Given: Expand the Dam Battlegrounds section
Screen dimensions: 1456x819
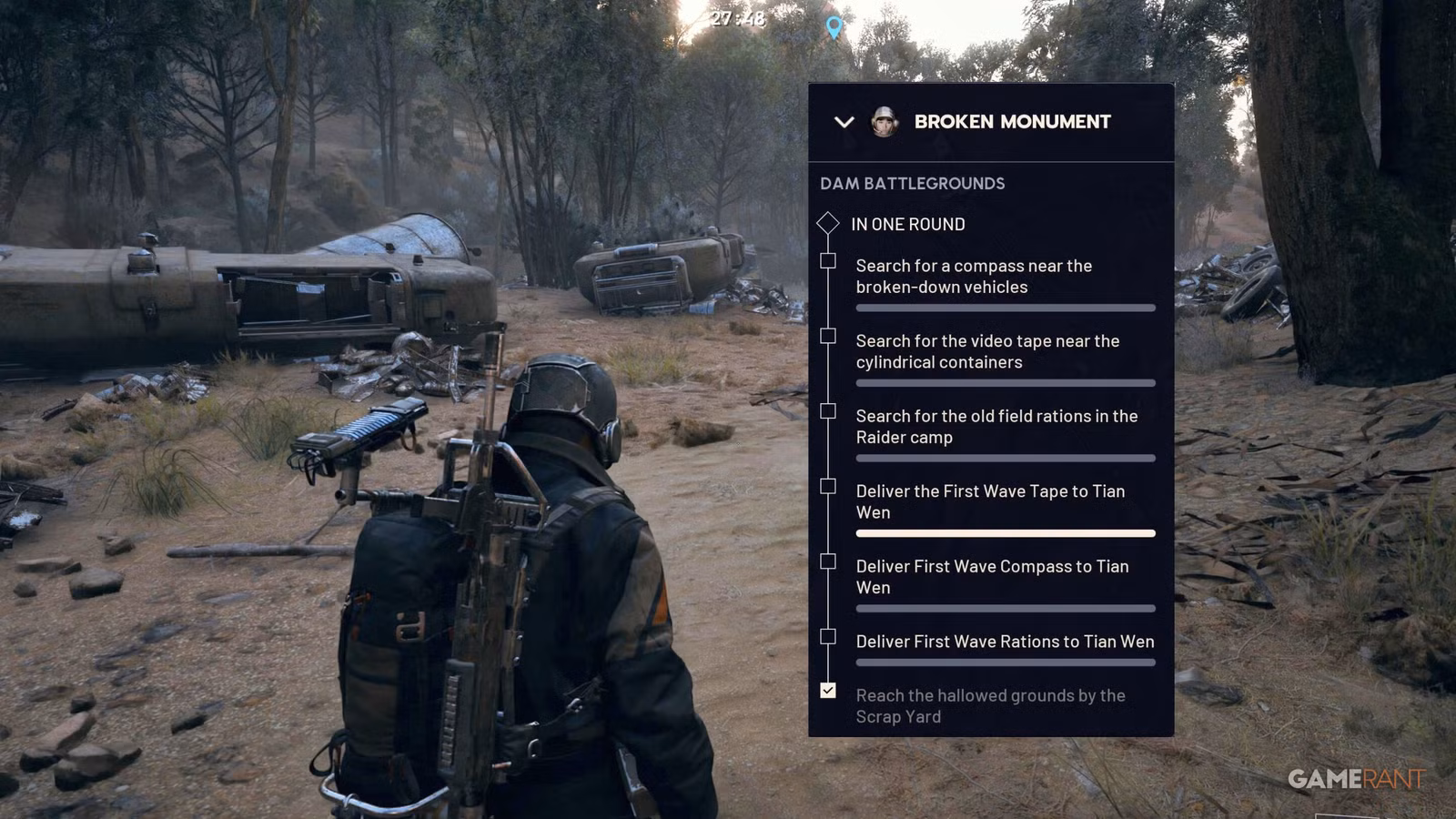Looking at the screenshot, I should (x=911, y=183).
